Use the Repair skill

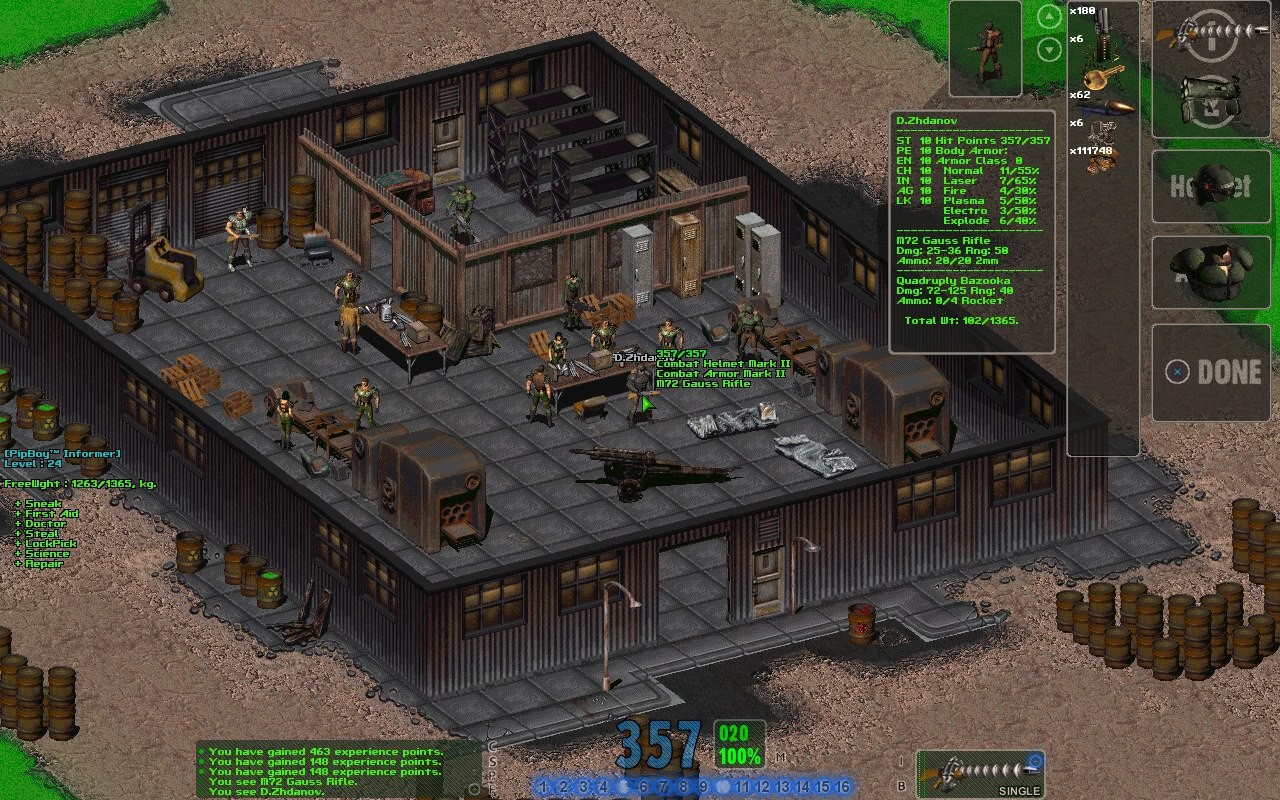[x=44, y=564]
